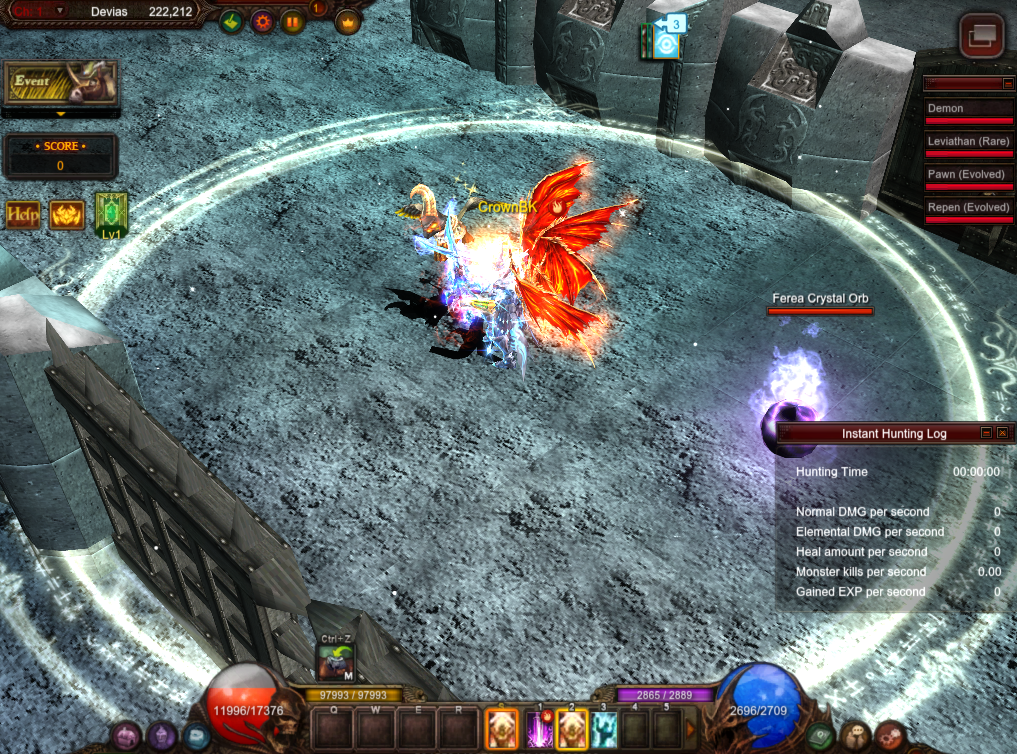The image size is (1017, 754).
Task: Click the orange gear settings icon
Action: (262, 21)
